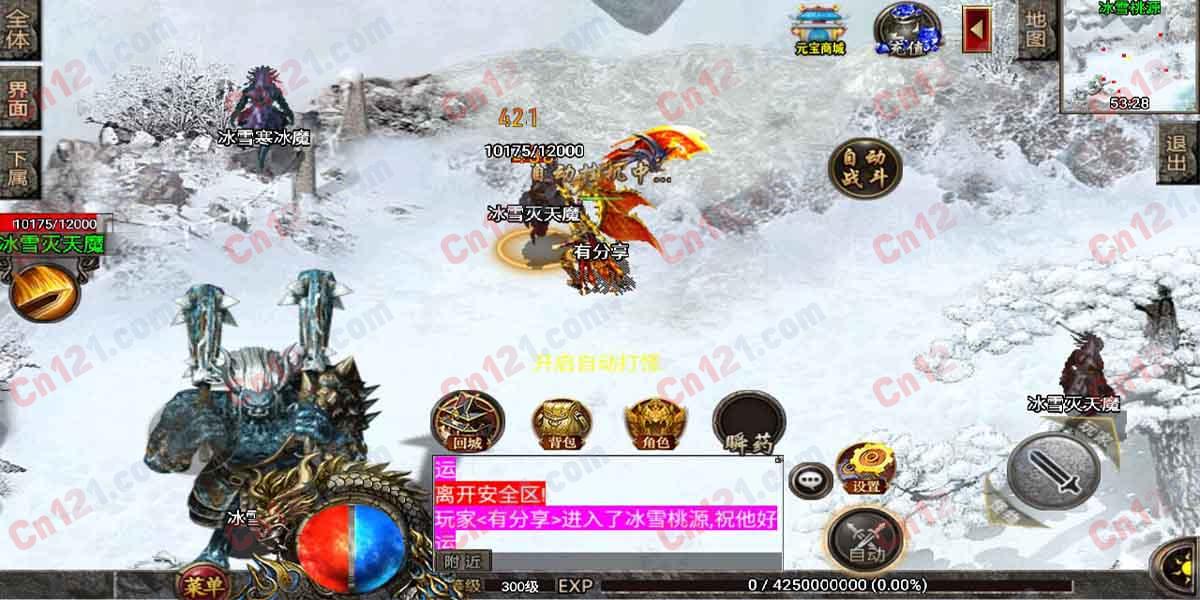Viewport: 1200px width, 600px height.
Task: Select the 全体 button
Action: pyautogui.click(x=18, y=30)
